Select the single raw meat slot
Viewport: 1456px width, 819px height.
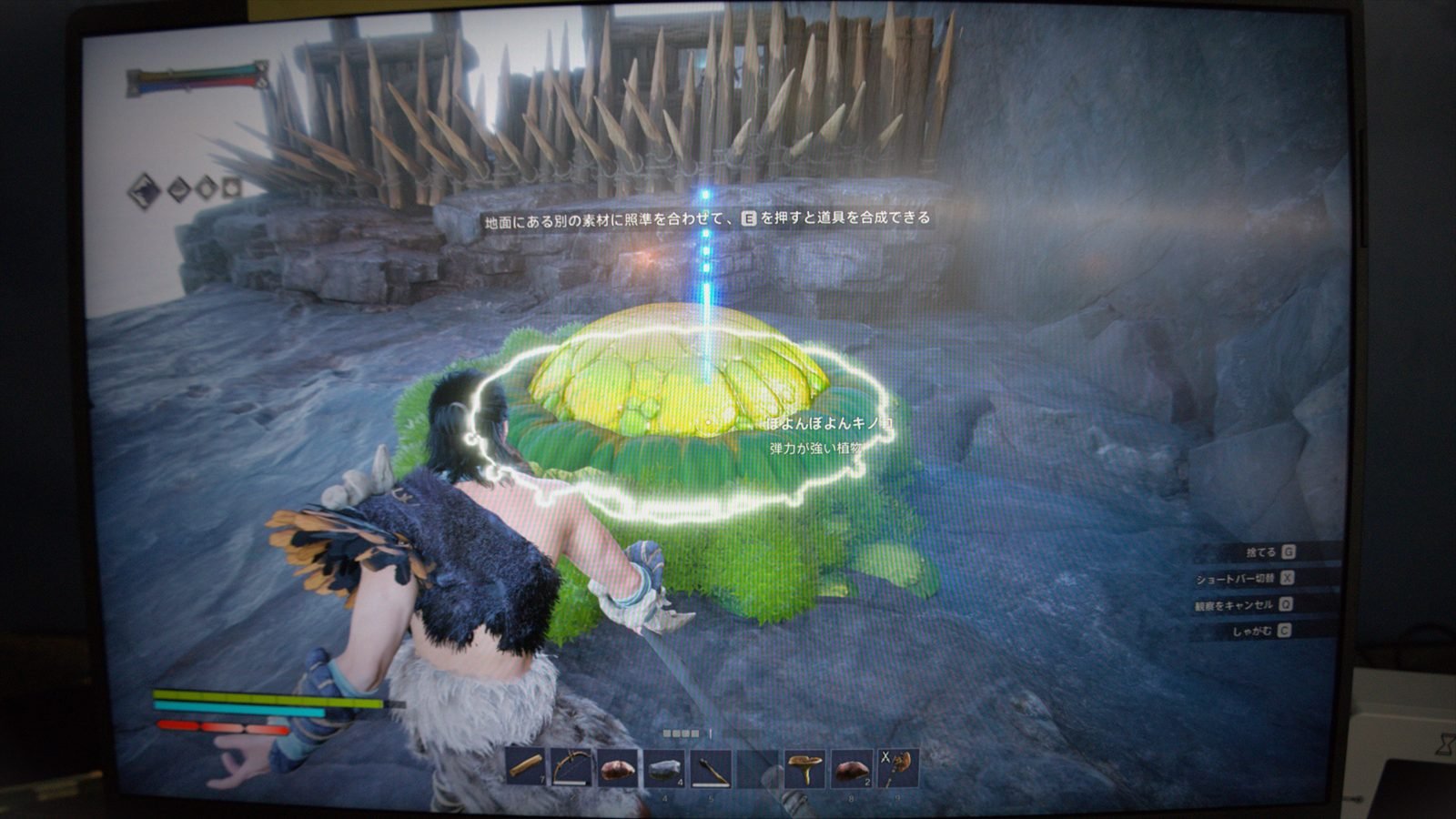[618, 768]
